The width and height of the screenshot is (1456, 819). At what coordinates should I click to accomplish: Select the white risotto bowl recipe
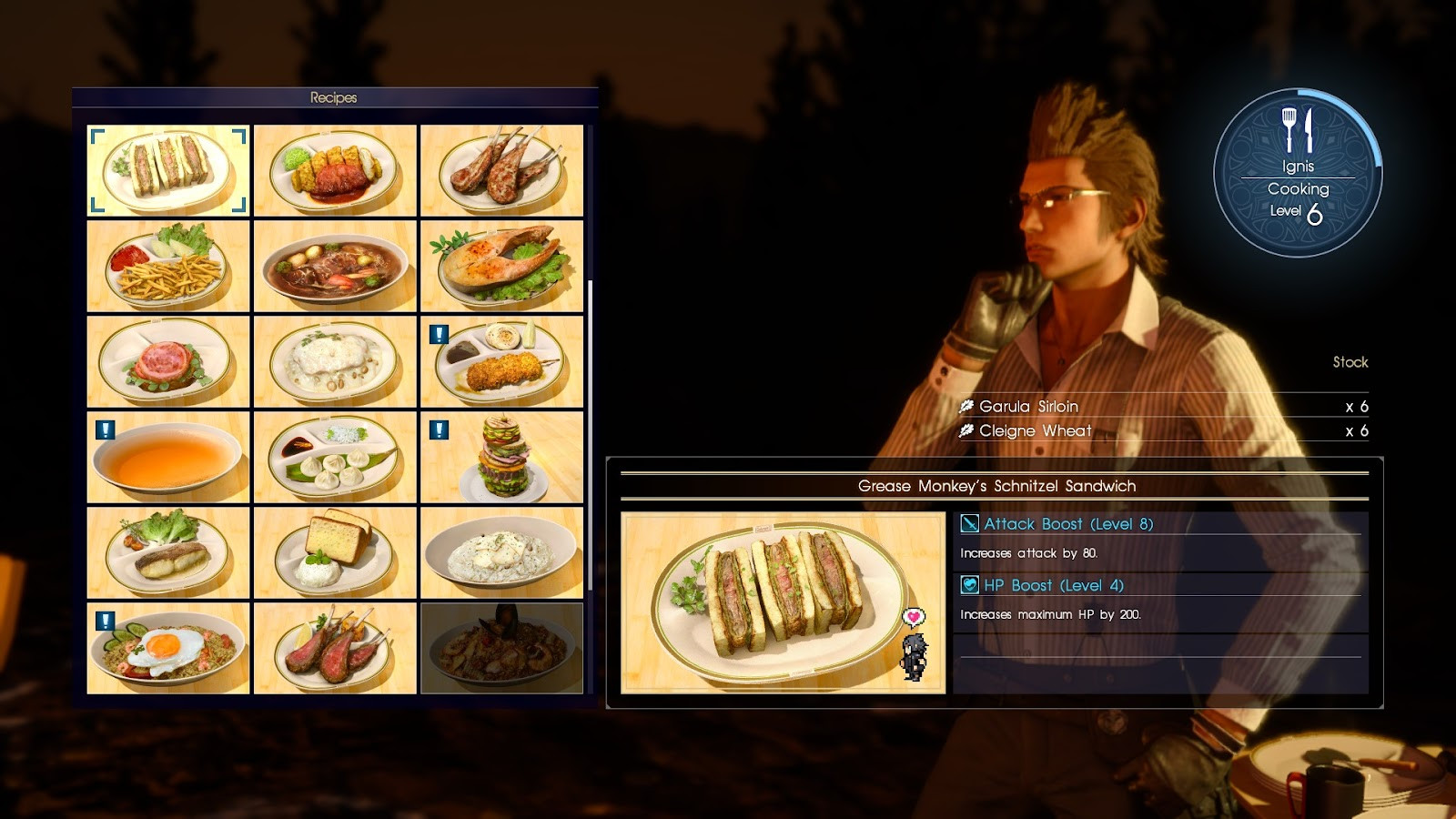tap(501, 552)
